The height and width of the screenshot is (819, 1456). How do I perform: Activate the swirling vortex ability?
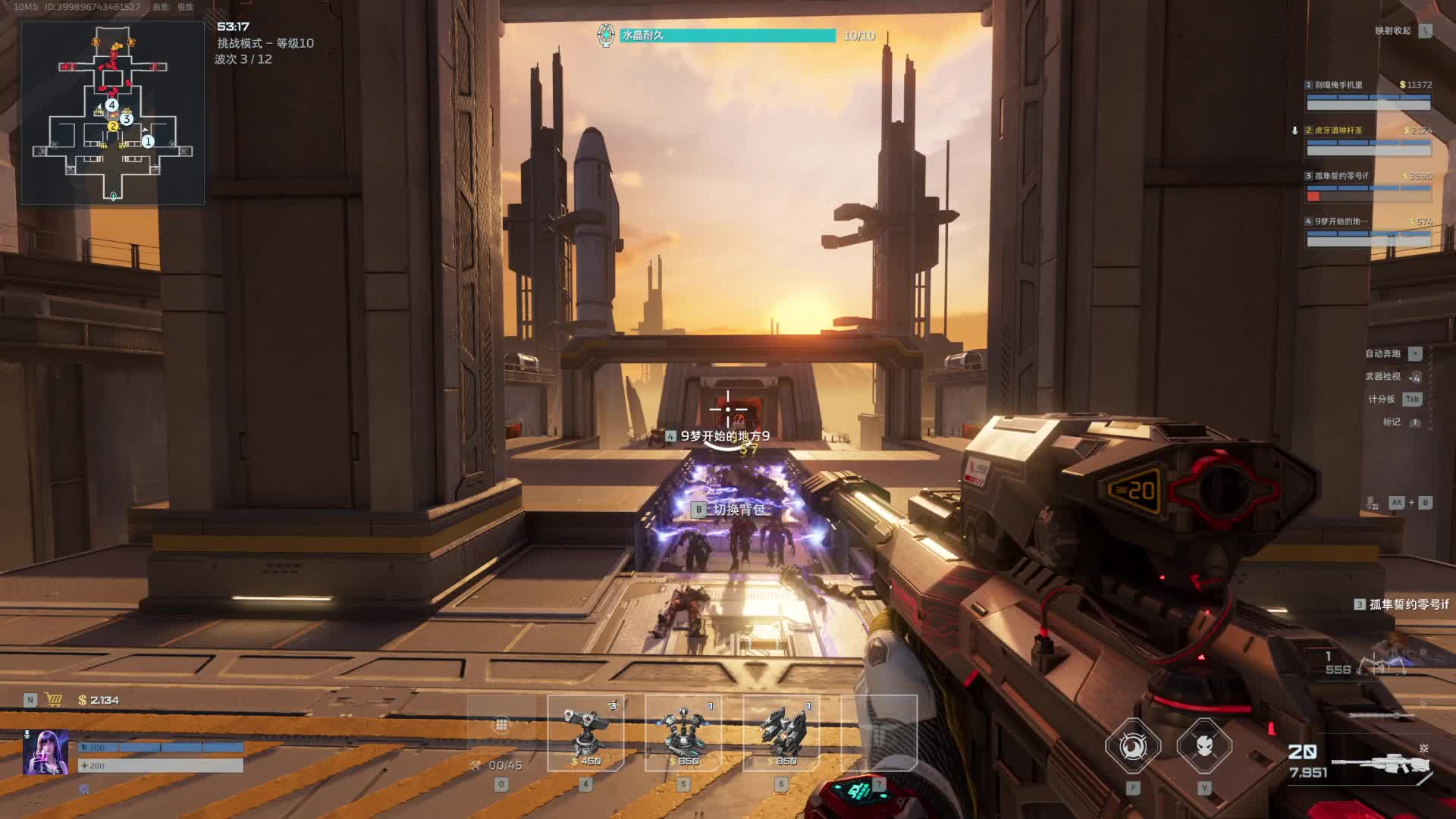click(1132, 747)
